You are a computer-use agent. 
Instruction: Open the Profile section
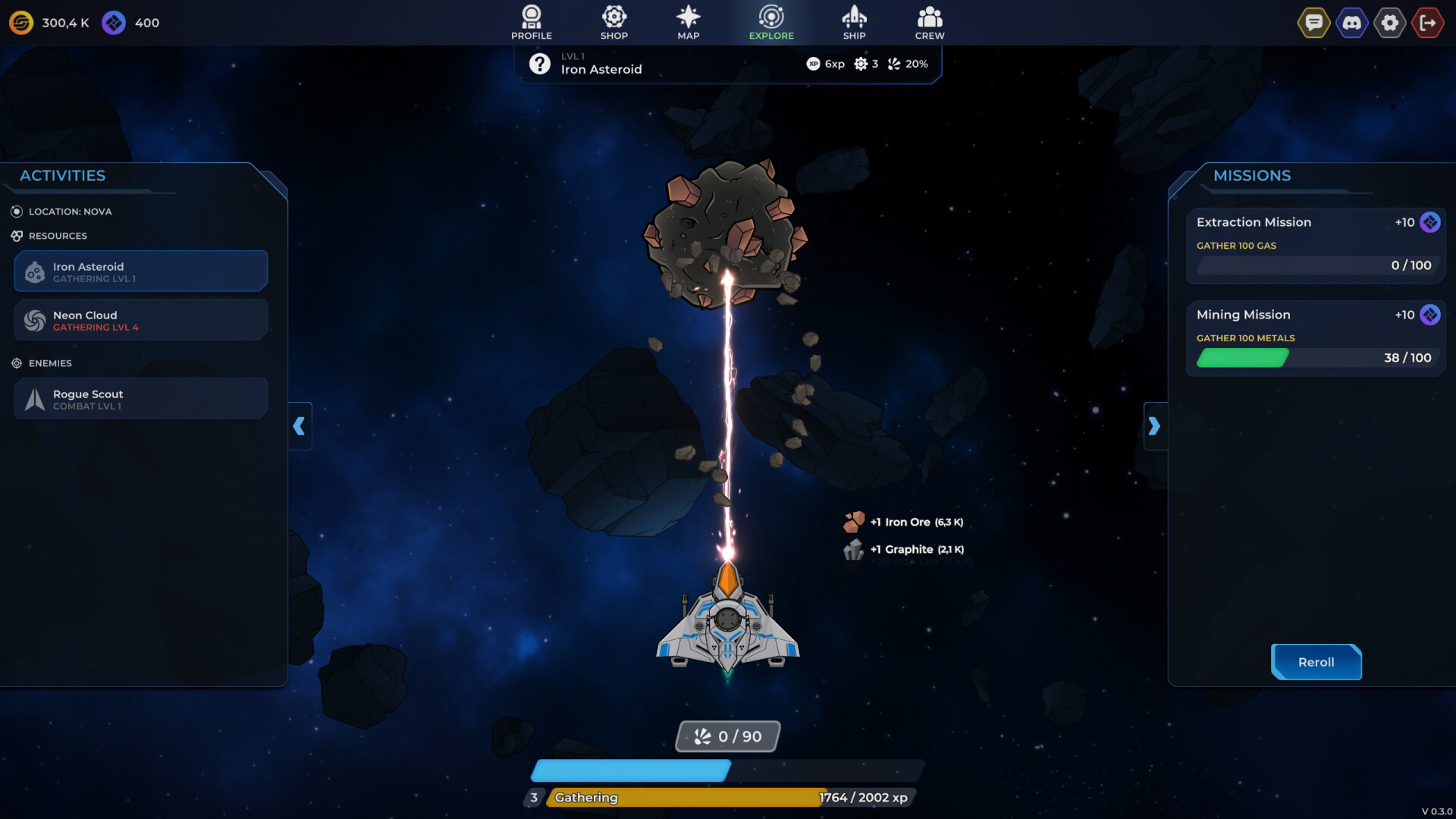[x=531, y=22]
